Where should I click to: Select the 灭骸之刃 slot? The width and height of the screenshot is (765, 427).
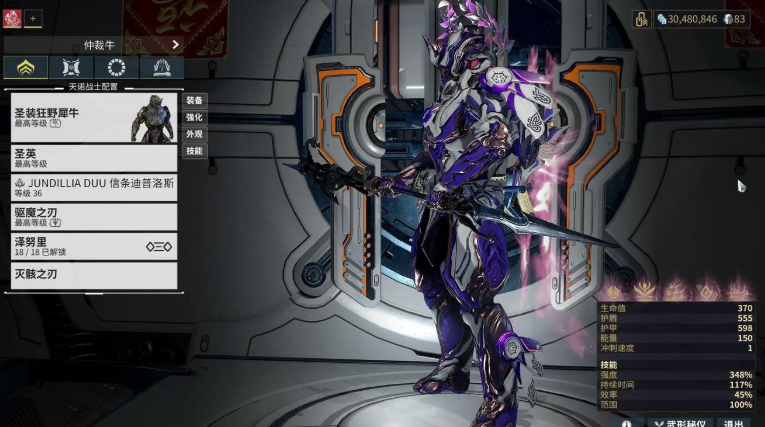pyautogui.click(x=94, y=275)
